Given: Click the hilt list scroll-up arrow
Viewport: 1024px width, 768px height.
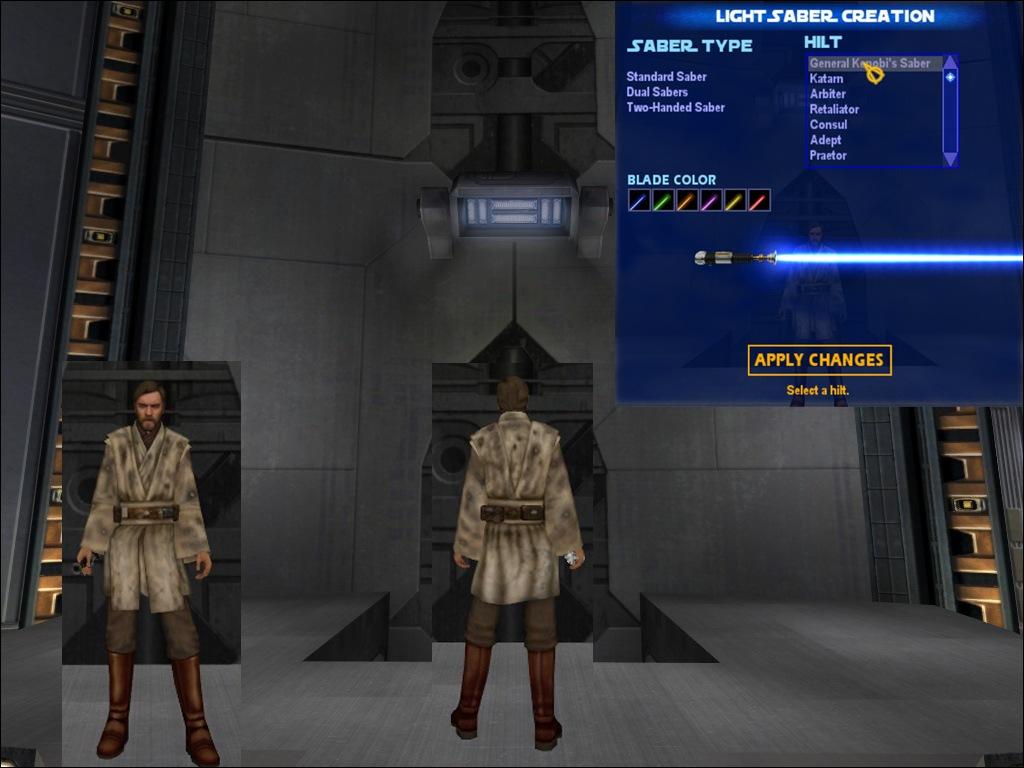Looking at the screenshot, I should 950,61.
